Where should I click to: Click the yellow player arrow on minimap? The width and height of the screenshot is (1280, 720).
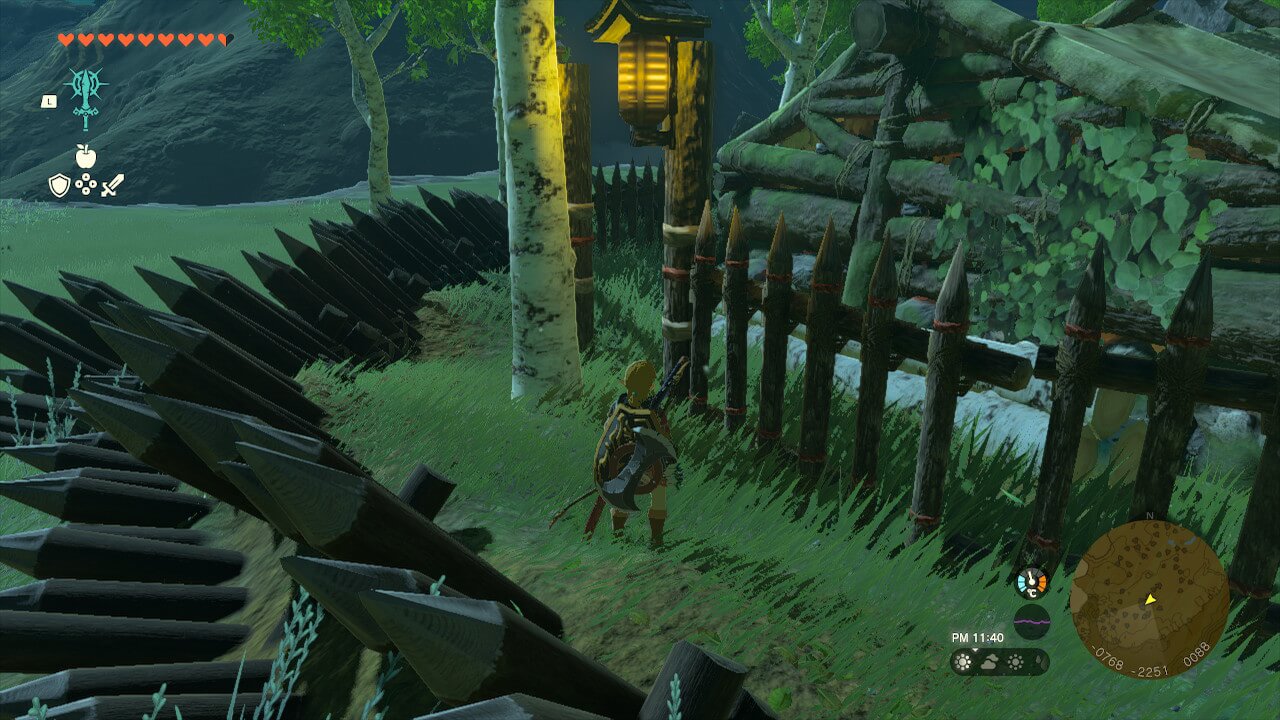pyautogui.click(x=1150, y=600)
